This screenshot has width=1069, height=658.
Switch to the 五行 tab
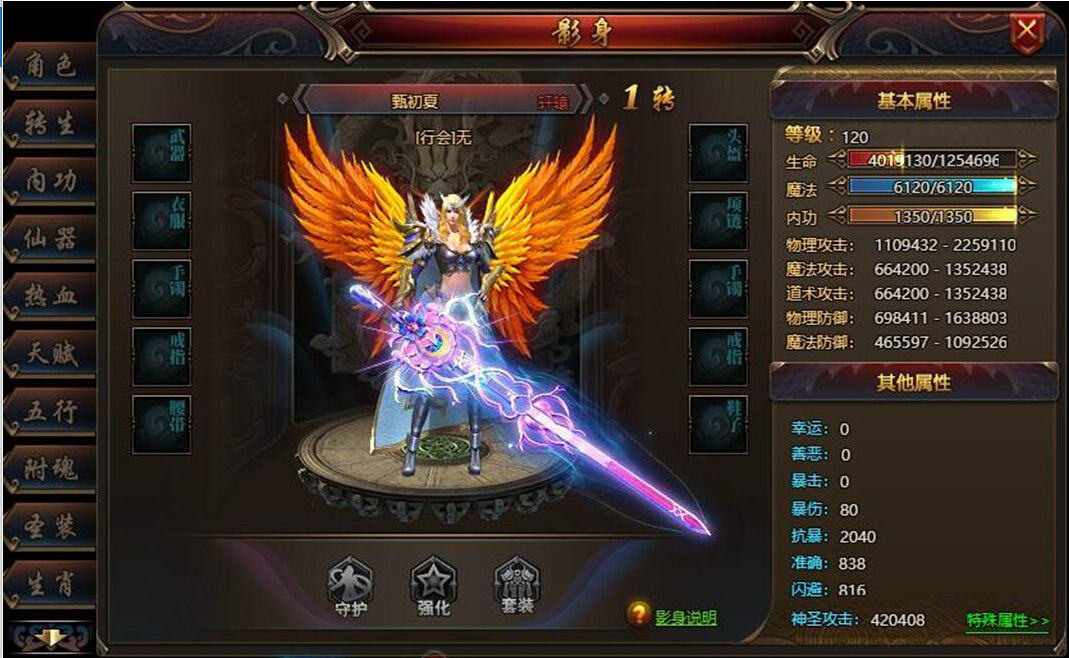click(50, 411)
